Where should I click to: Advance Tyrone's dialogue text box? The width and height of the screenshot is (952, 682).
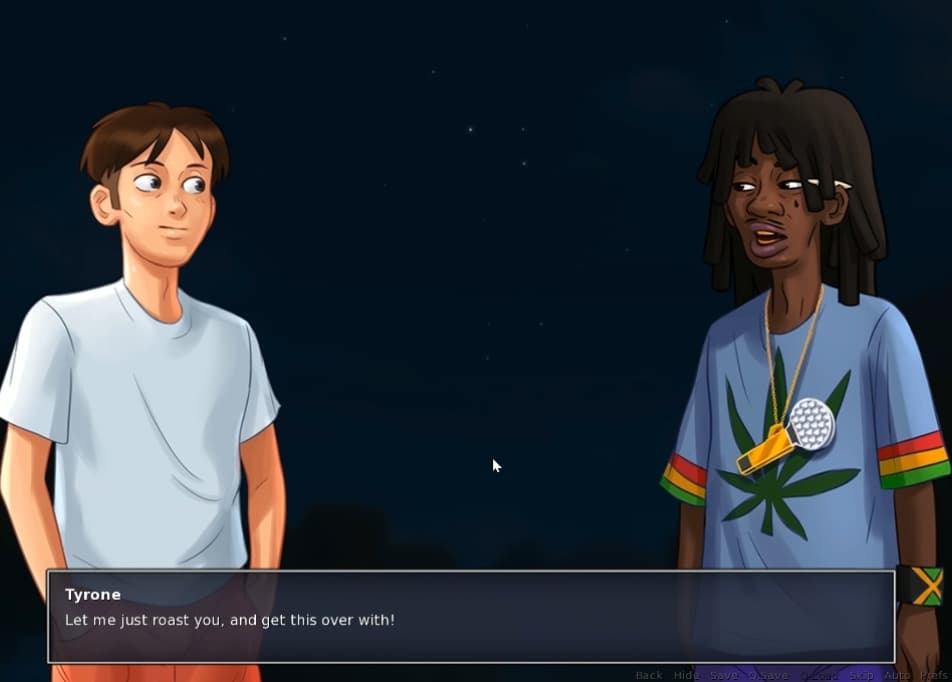click(470, 616)
